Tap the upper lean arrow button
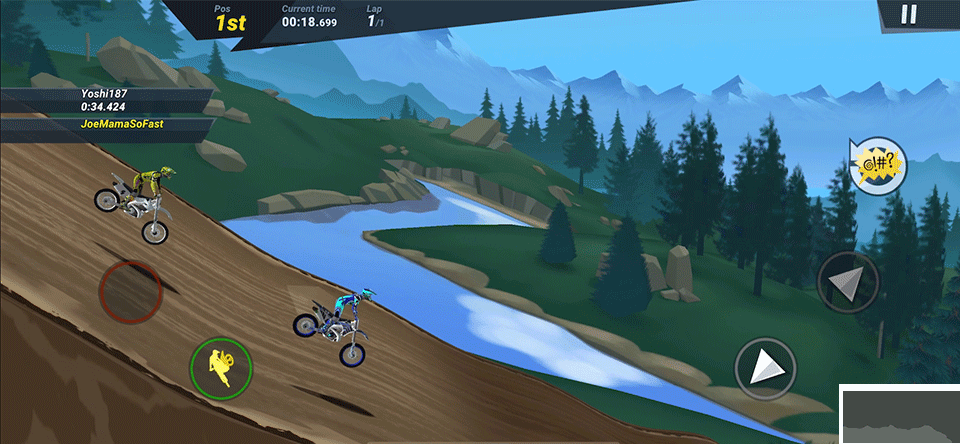Image resolution: width=960 pixels, height=444 pixels. pyautogui.click(x=848, y=282)
